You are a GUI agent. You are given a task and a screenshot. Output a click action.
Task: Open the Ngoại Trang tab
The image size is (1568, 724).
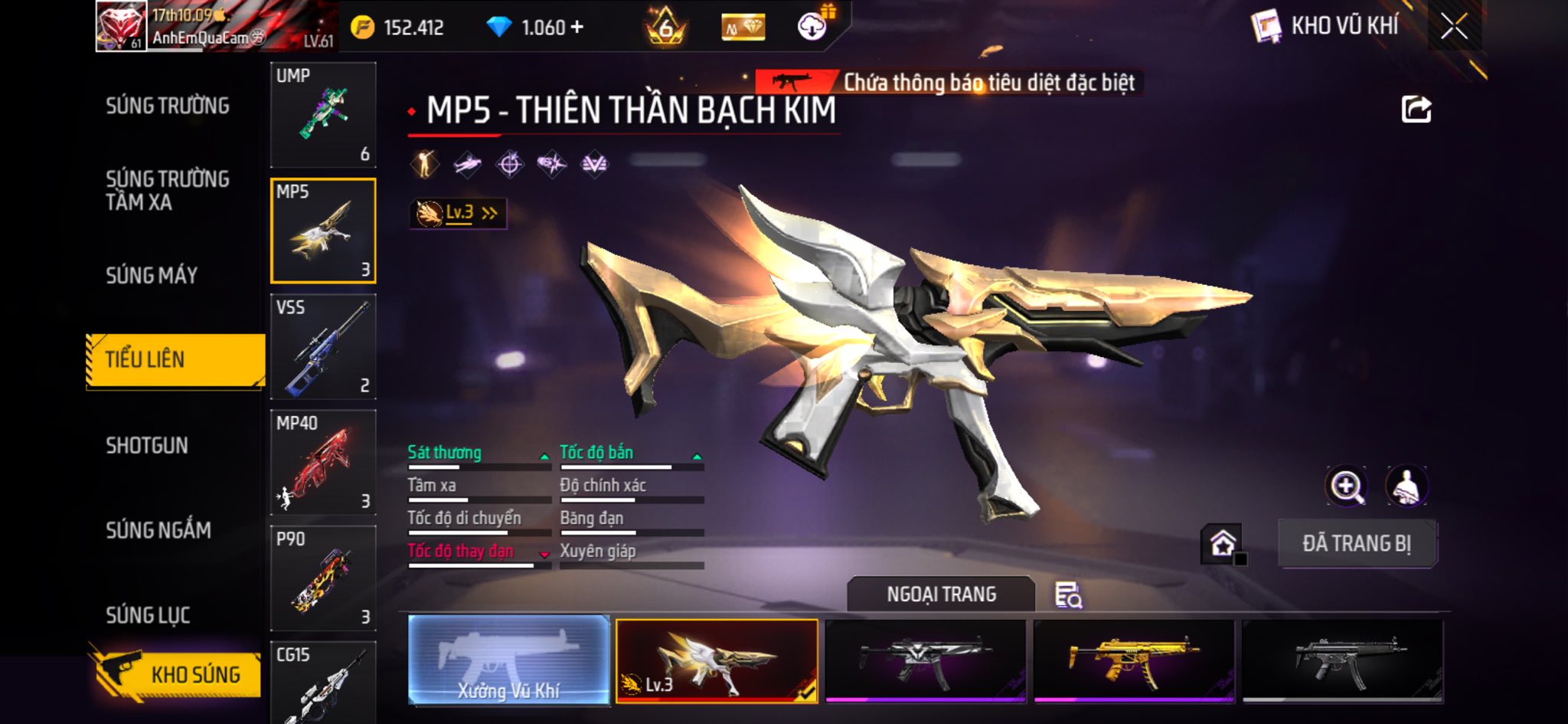(941, 595)
